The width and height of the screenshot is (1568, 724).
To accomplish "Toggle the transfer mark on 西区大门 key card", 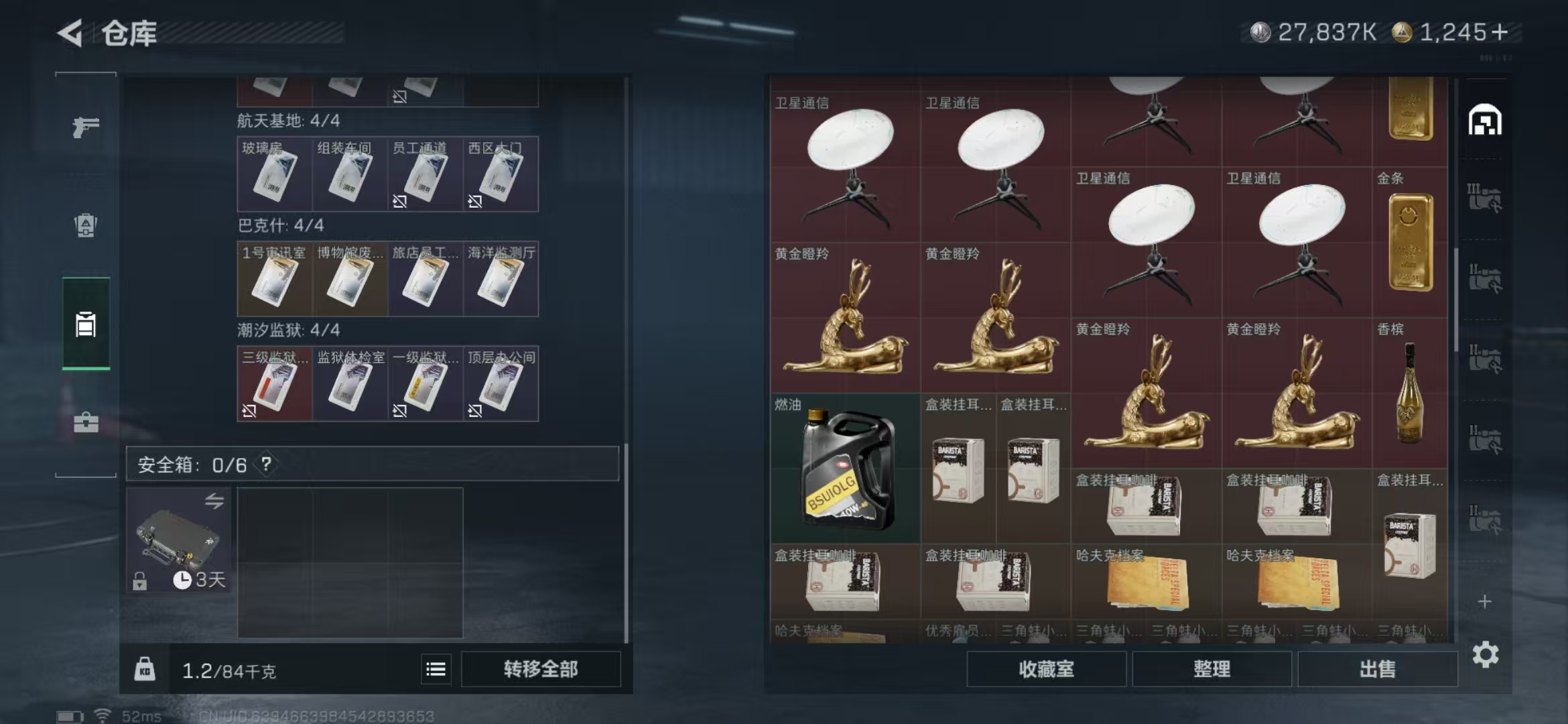I will (x=476, y=201).
